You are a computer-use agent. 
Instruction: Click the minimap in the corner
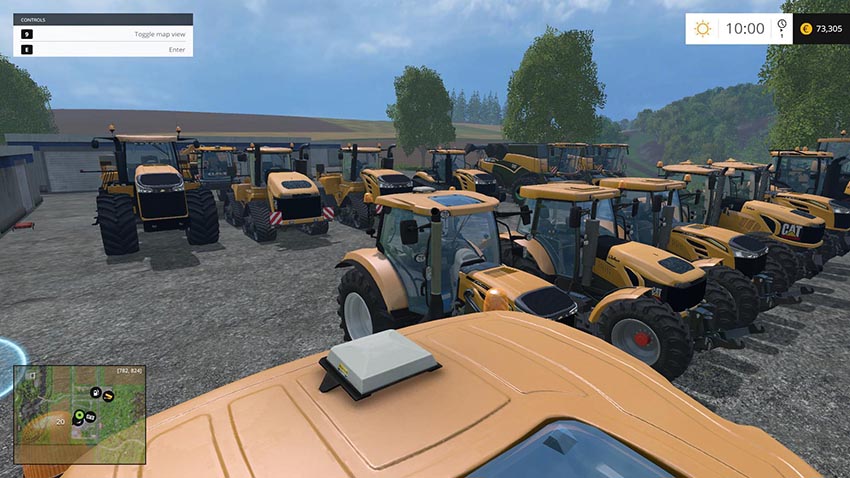click(79, 414)
